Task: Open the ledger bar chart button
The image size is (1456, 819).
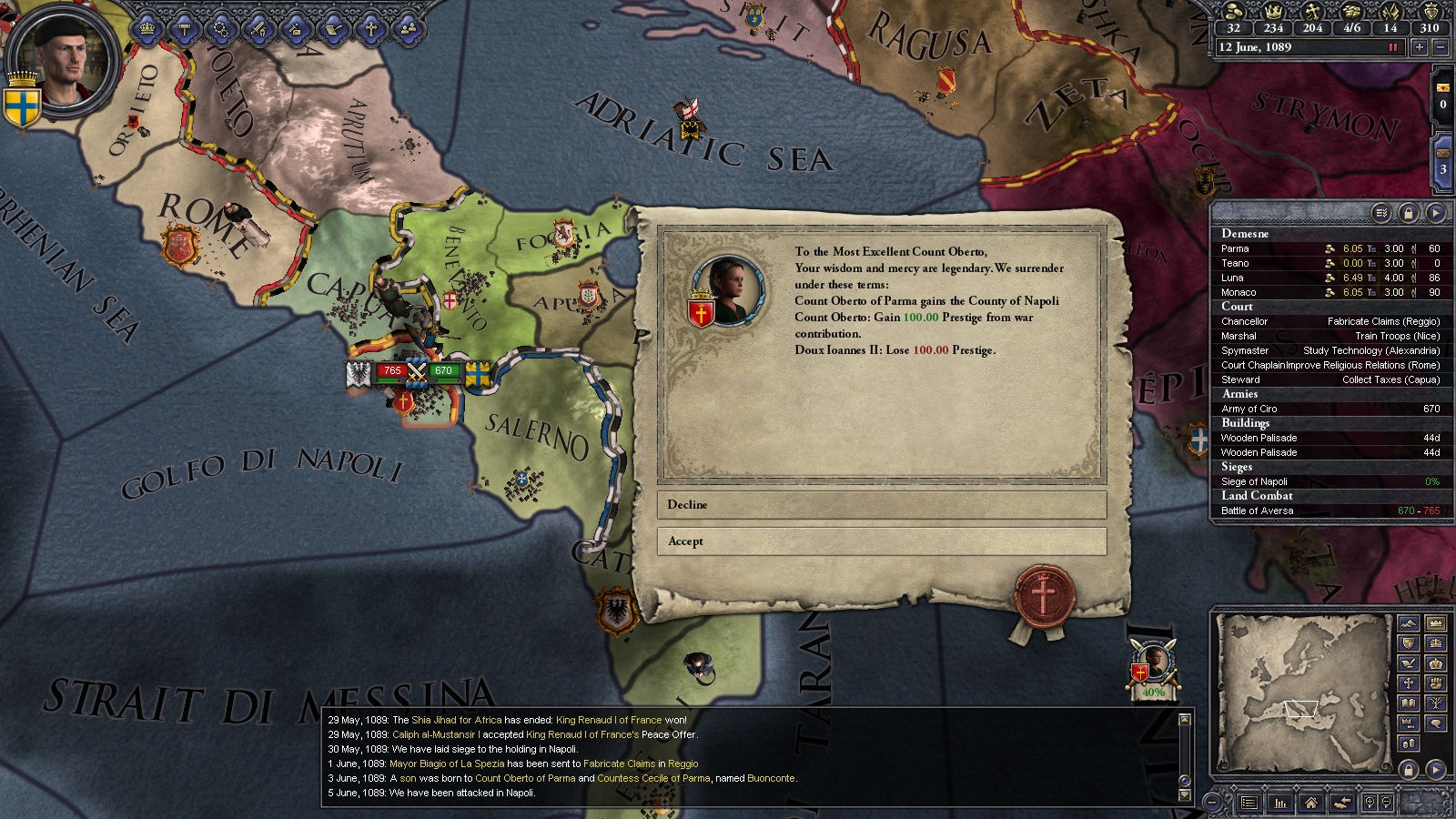Action: [x=1280, y=803]
